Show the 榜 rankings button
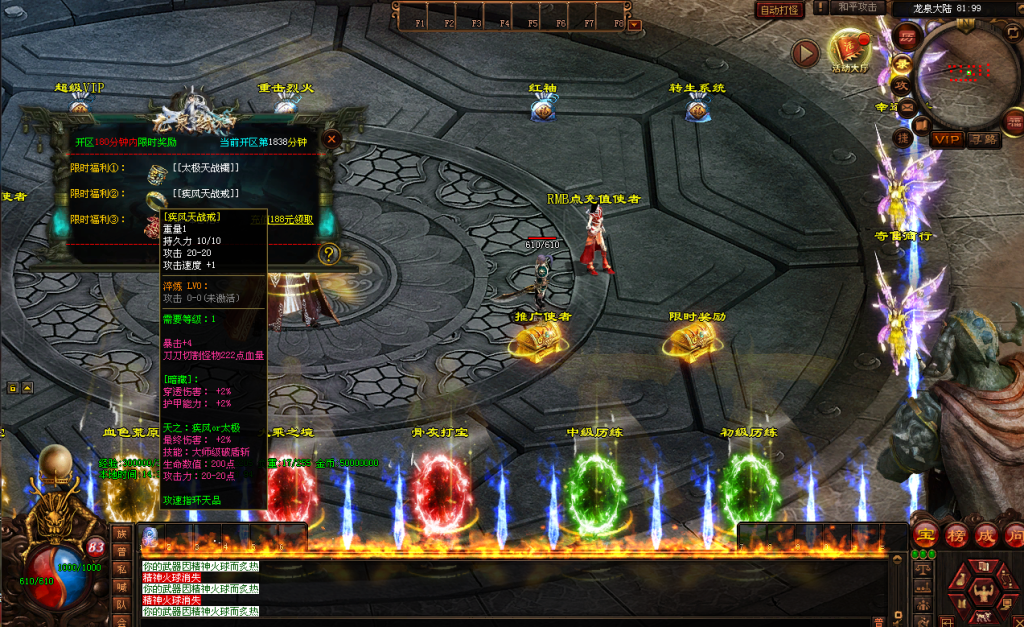The image size is (1024, 627). (956, 536)
